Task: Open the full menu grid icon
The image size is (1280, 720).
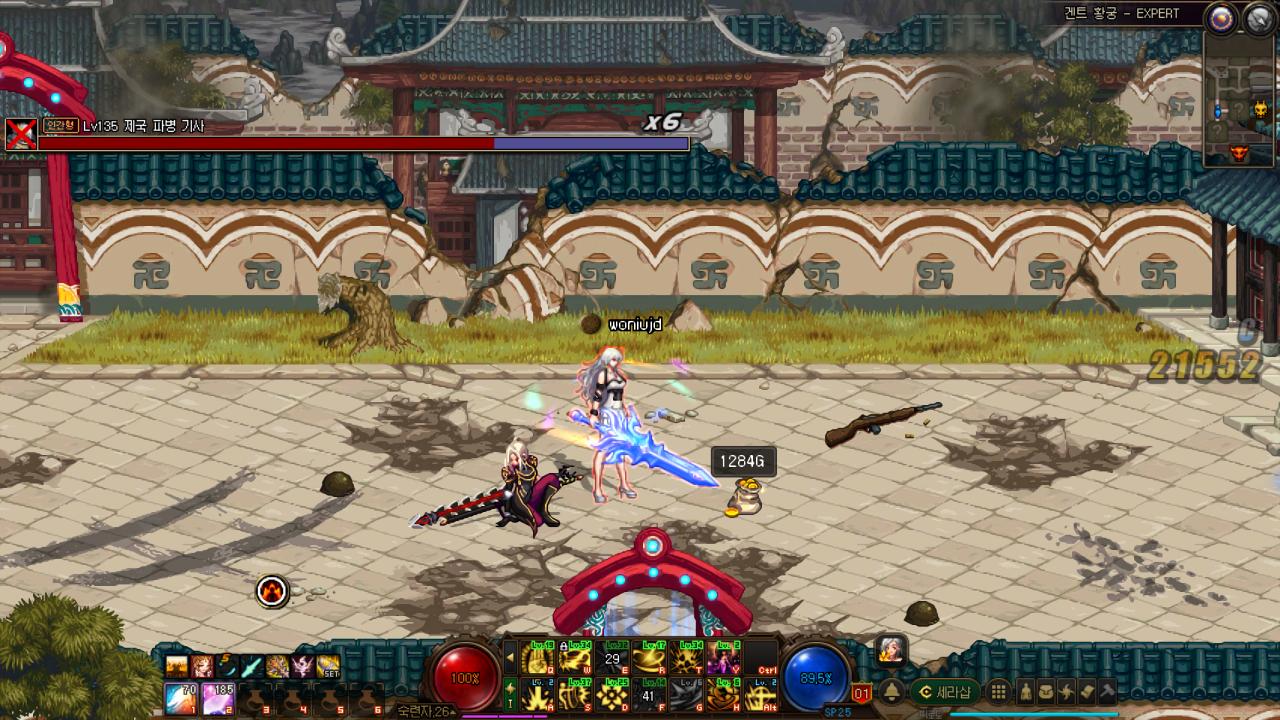Action: [998, 691]
